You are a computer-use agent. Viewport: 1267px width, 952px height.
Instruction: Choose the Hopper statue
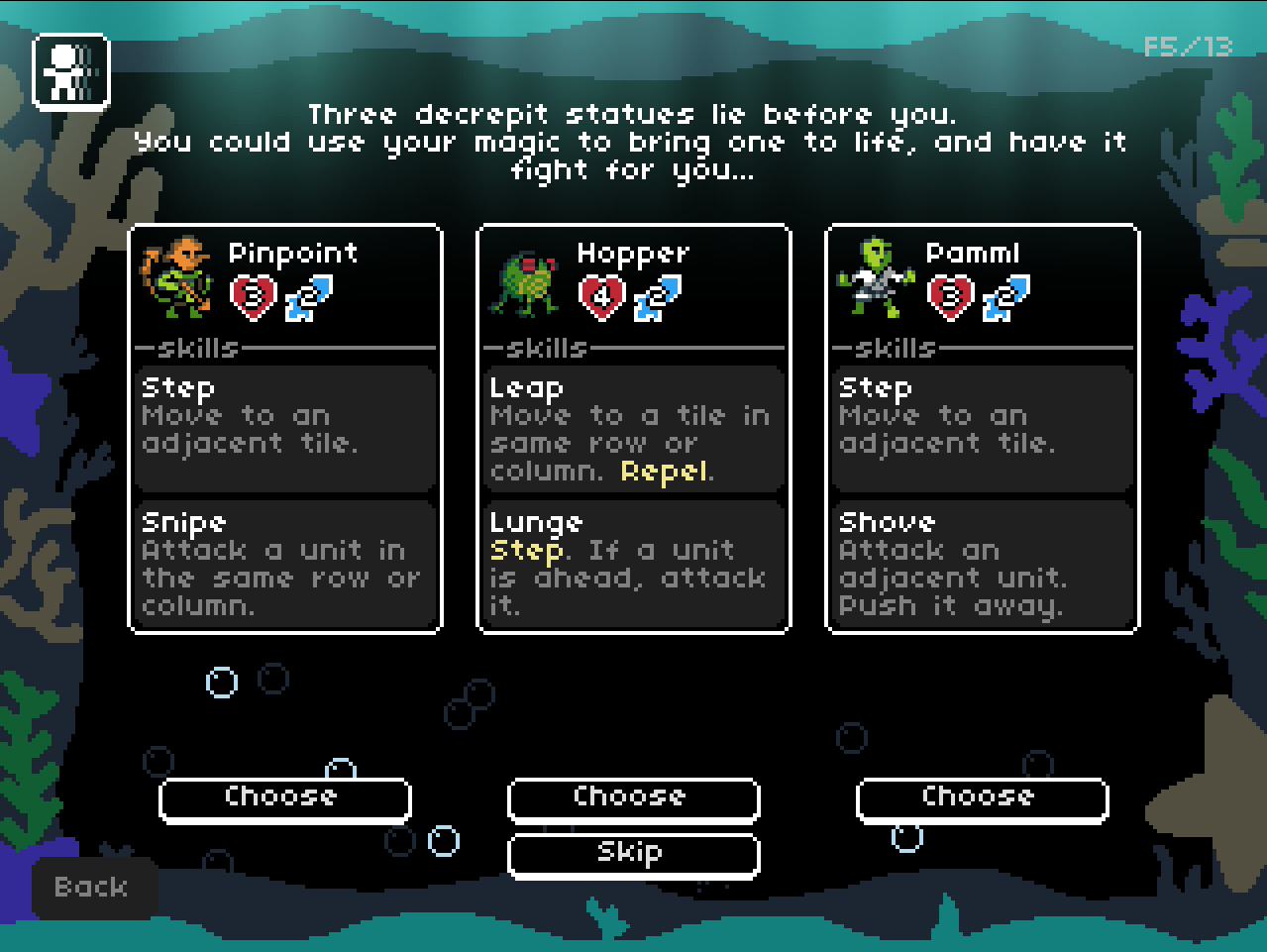click(x=633, y=799)
